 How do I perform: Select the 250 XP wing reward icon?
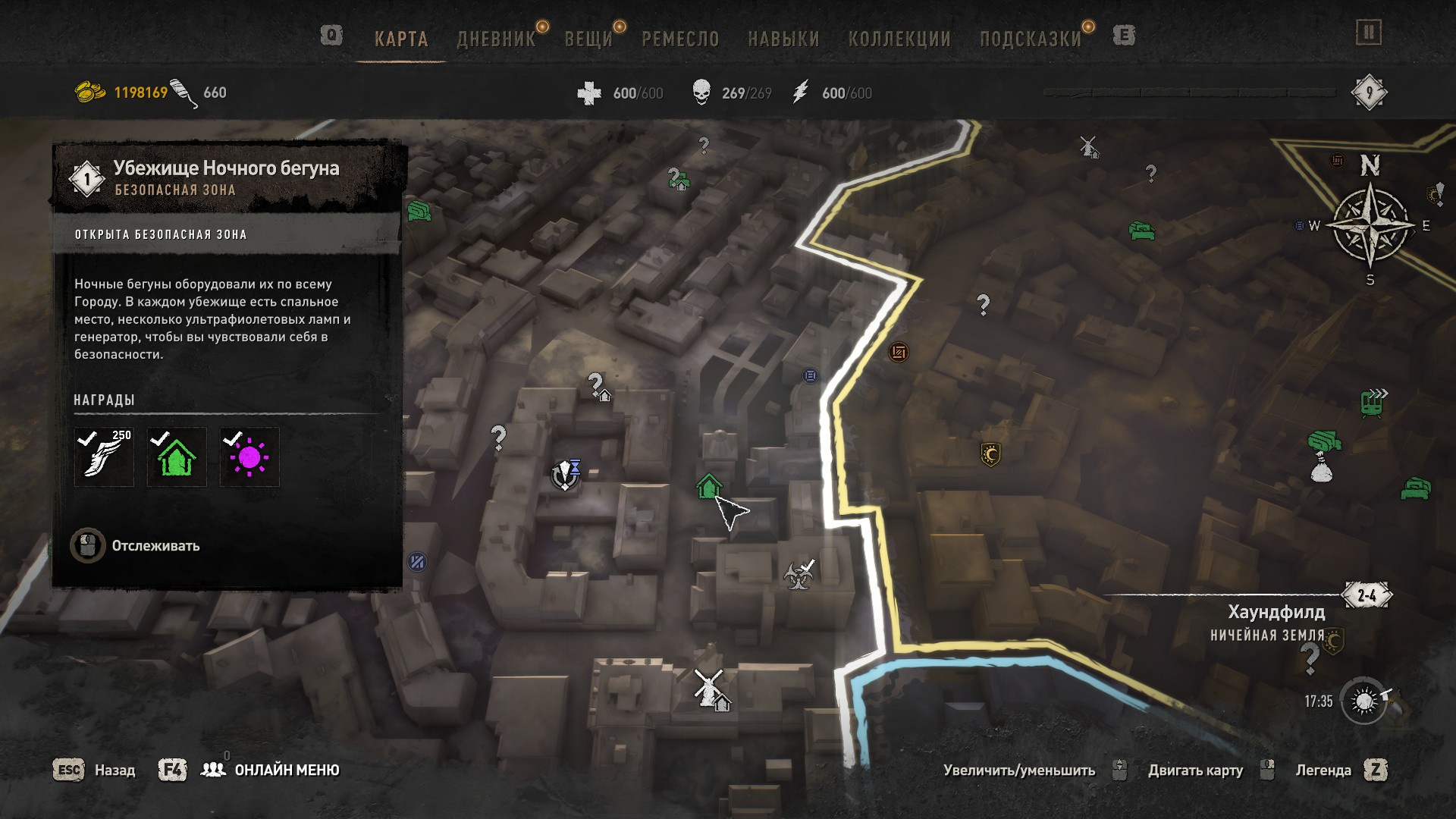tap(104, 457)
